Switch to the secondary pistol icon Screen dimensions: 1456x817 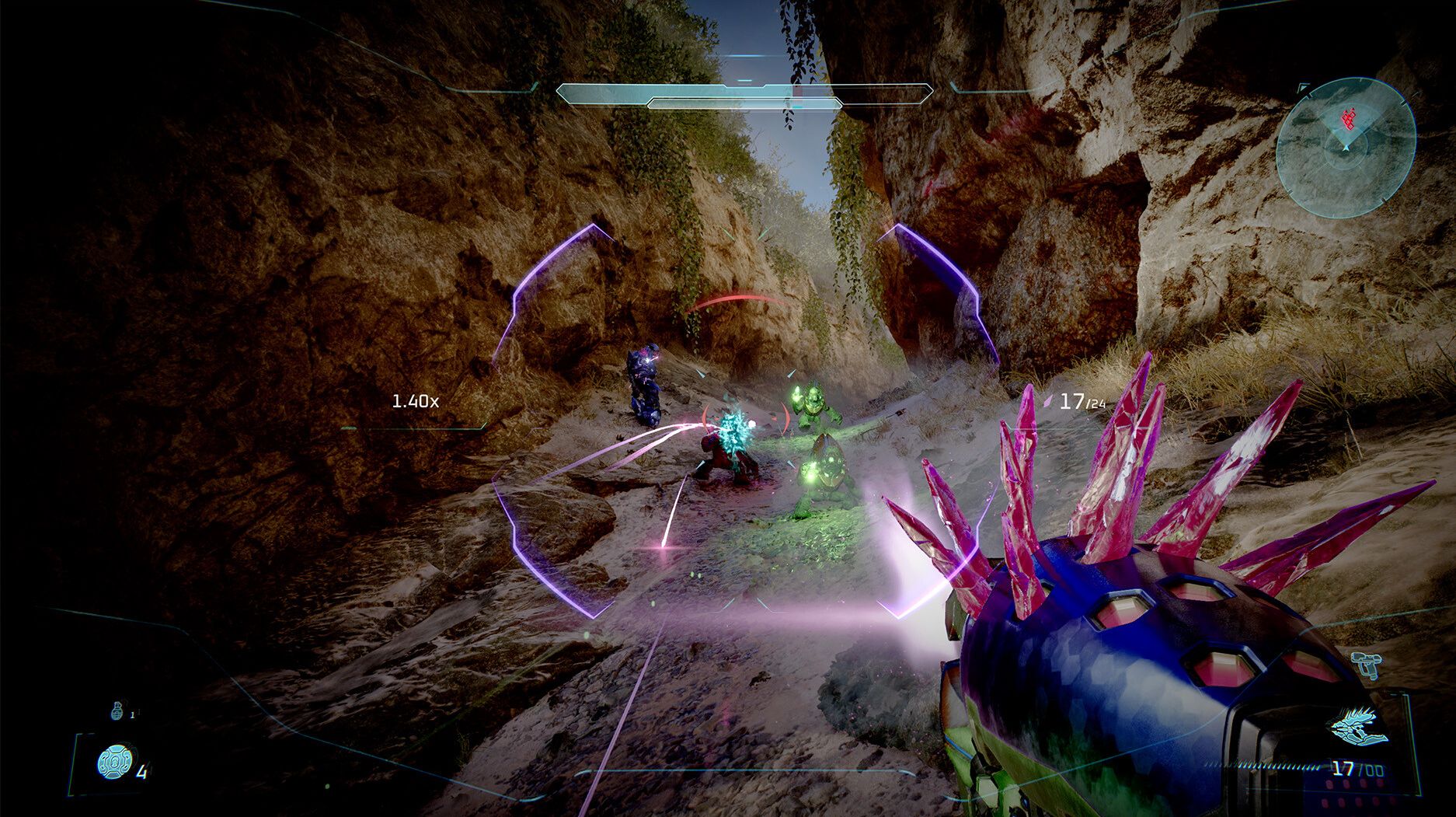(1365, 664)
